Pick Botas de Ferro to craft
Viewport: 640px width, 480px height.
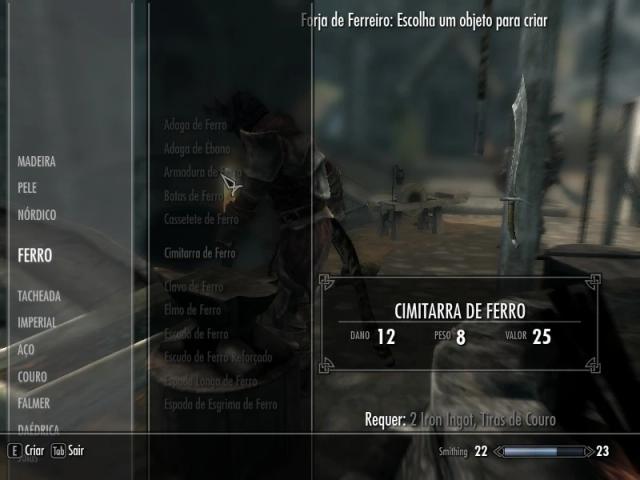tap(194, 196)
